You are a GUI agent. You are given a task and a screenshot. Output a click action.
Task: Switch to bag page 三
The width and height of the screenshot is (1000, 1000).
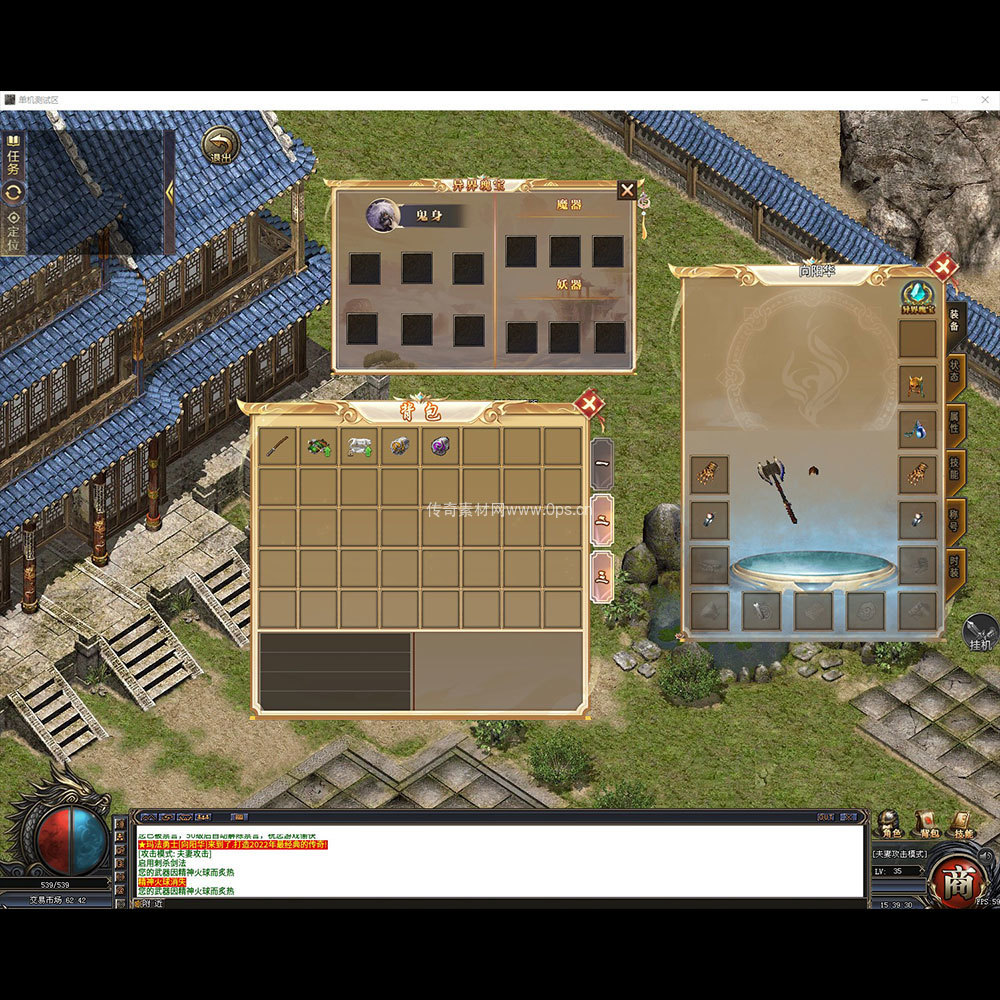click(602, 577)
